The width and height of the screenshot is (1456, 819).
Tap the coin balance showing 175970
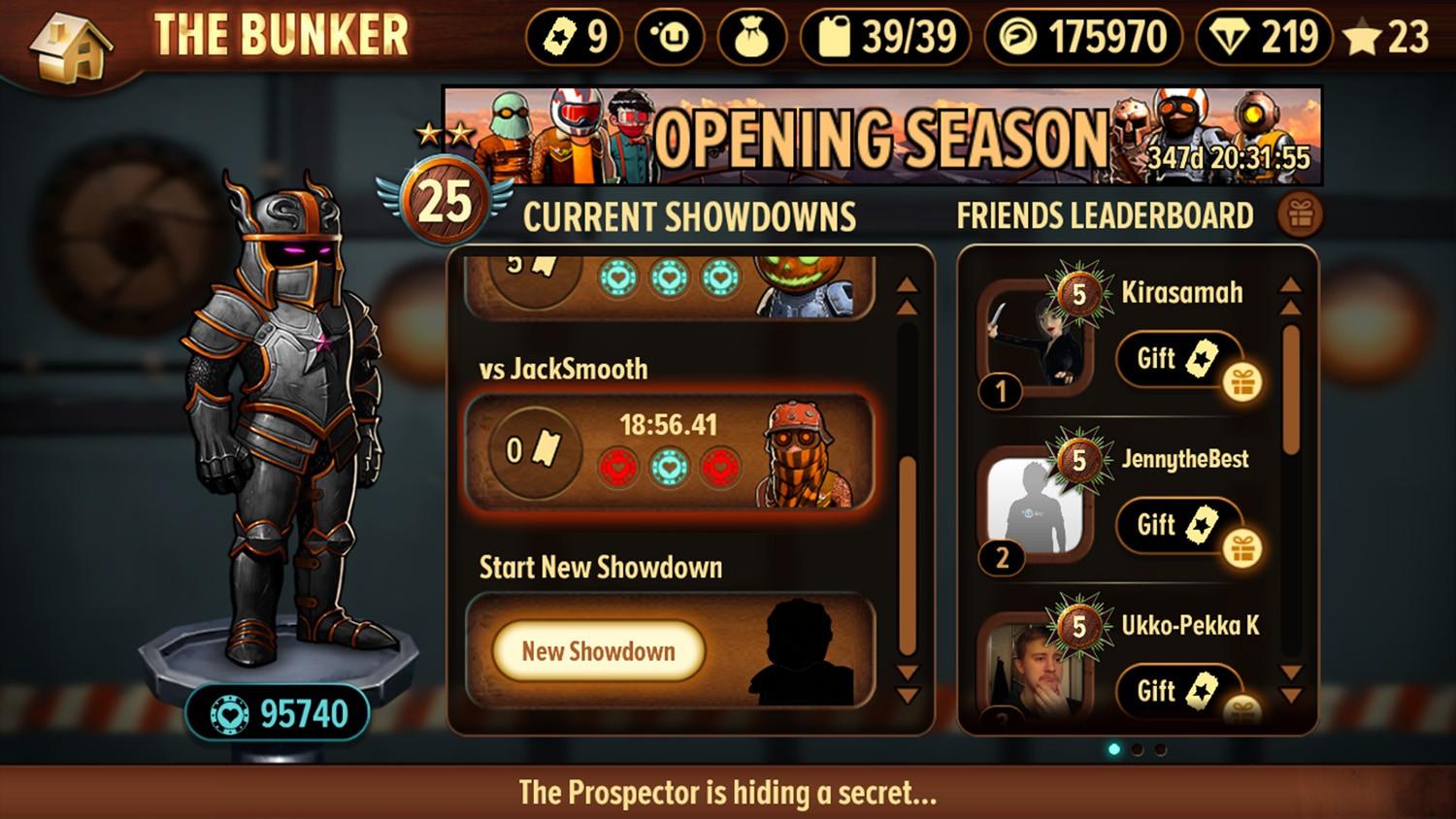(x=1082, y=38)
